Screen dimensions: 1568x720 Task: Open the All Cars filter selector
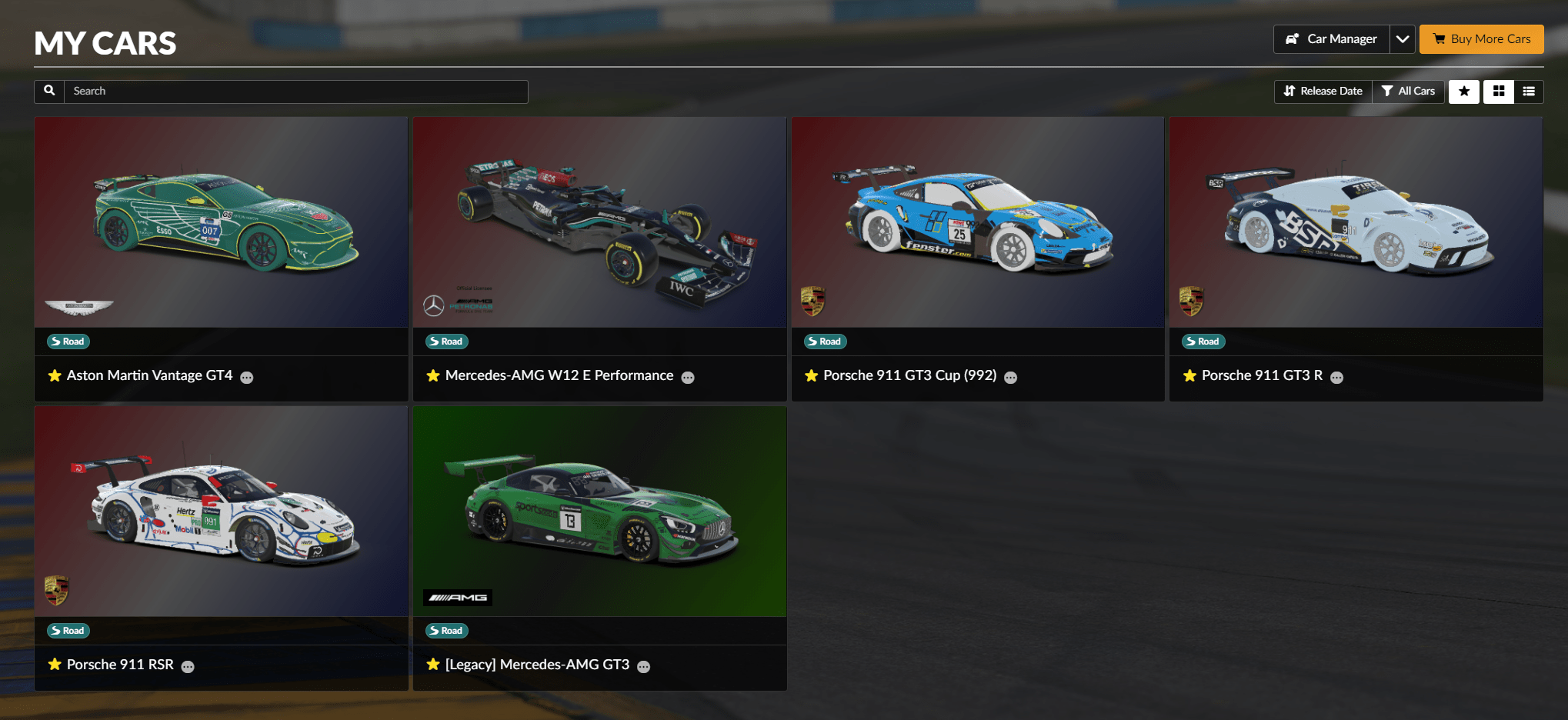[x=1408, y=91]
